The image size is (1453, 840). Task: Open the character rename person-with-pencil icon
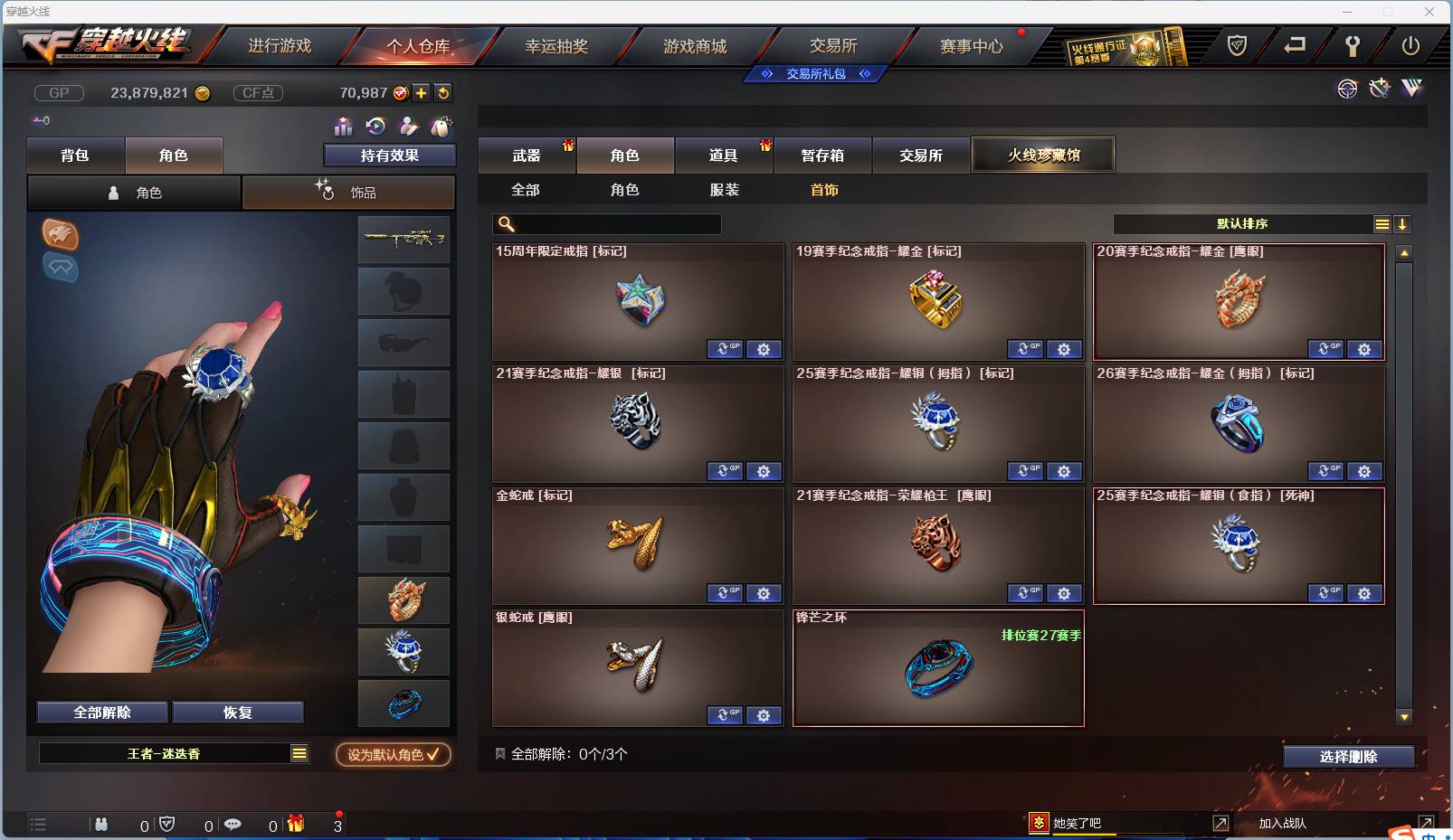407,127
